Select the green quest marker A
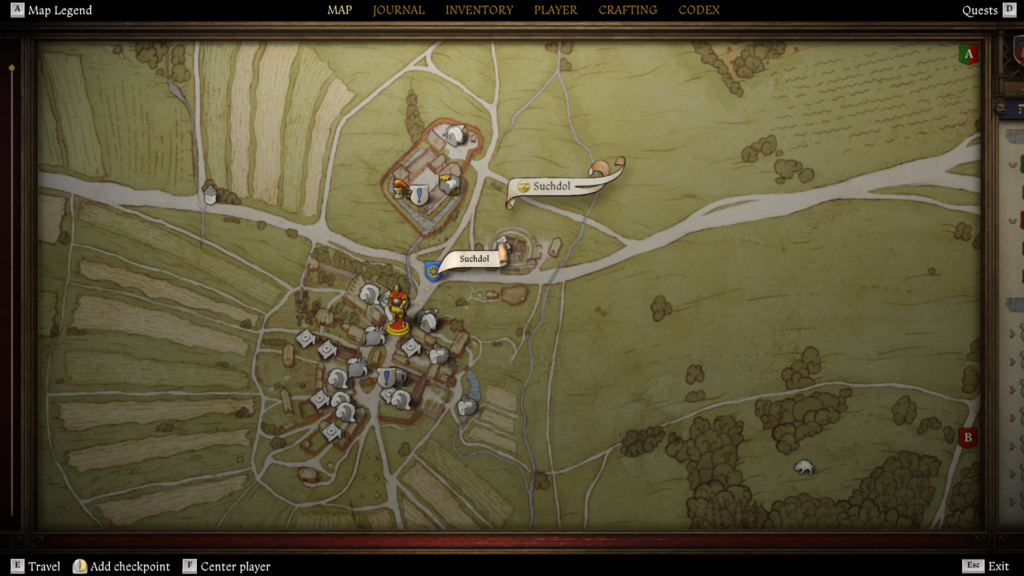The height and width of the screenshot is (576, 1024). click(967, 55)
